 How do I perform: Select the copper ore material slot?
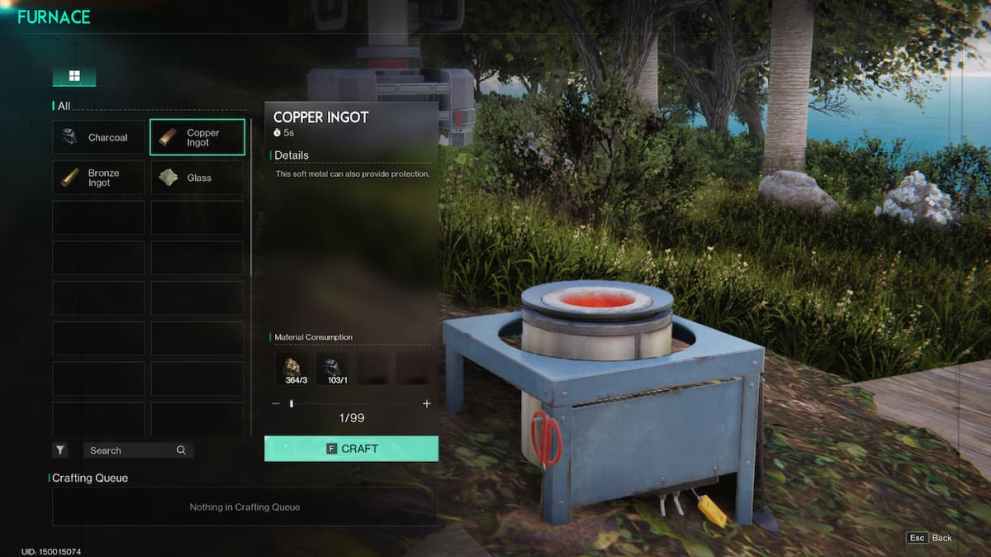(295, 368)
